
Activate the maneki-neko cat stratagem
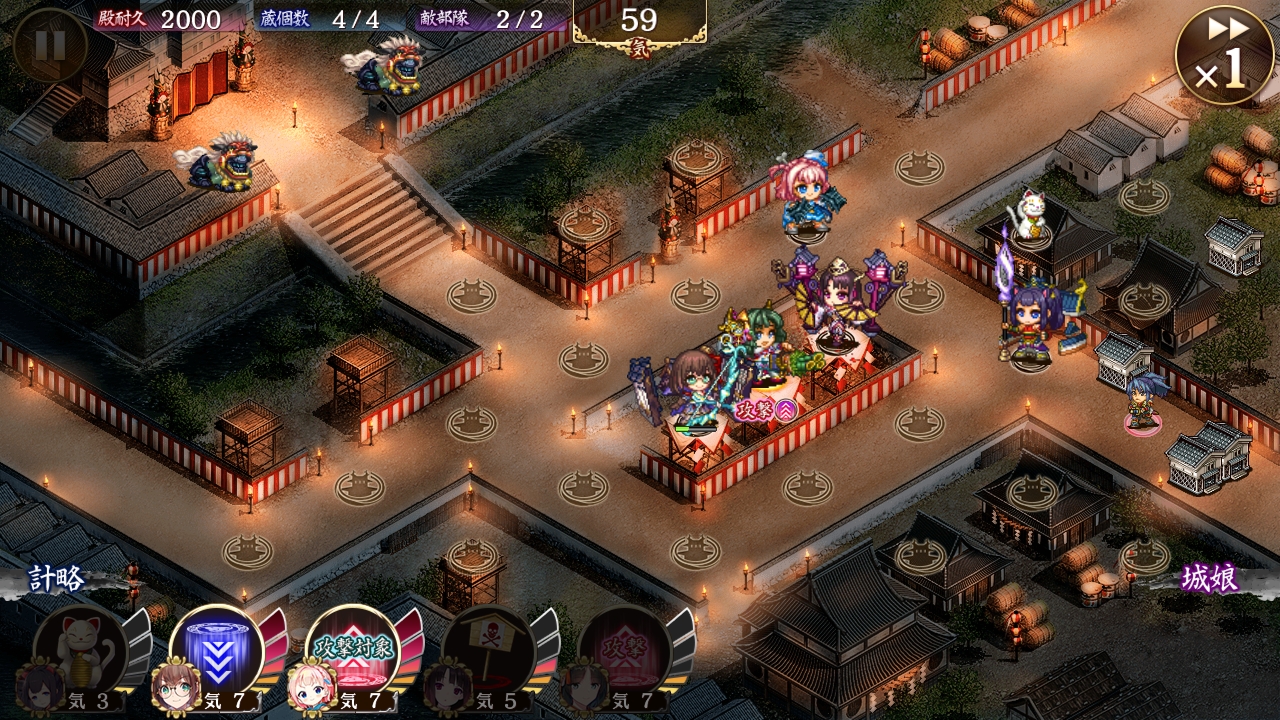80,652
